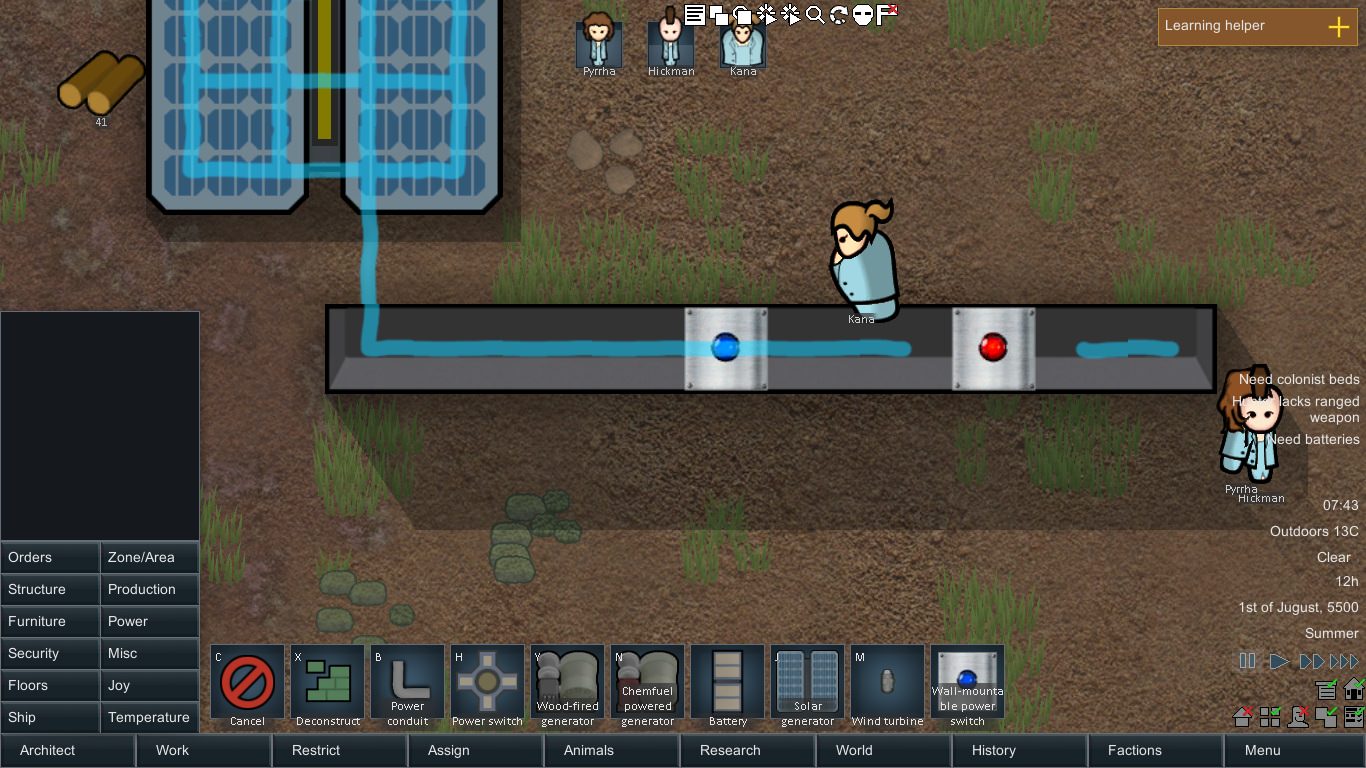Viewport: 1366px width, 768px height.
Task: Select the Wall-mounted power switch tool
Action: pos(967,684)
